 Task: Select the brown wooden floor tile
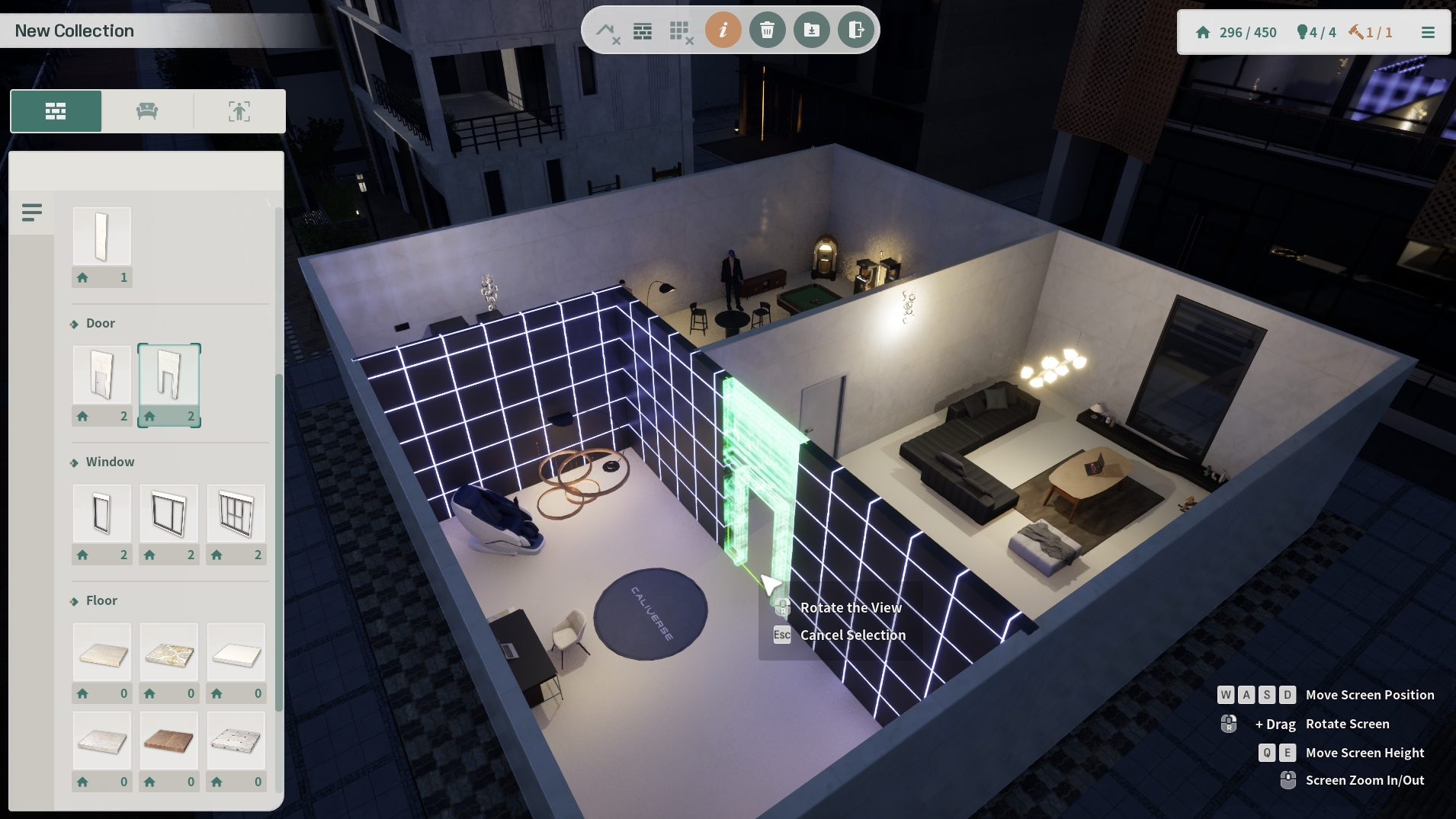[x=169, y=741]
